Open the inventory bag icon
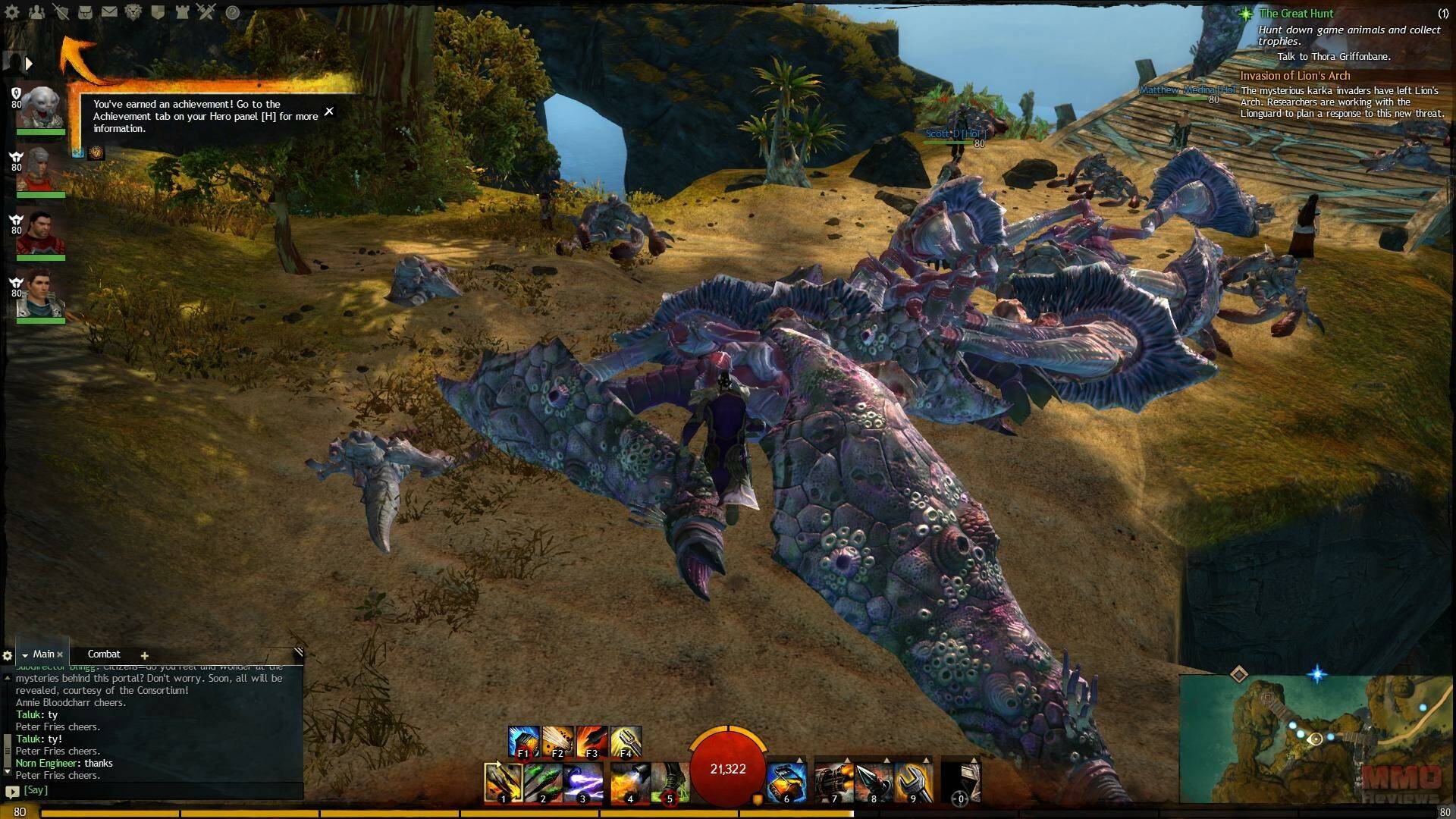1456x819 pixels. point(86,12)
